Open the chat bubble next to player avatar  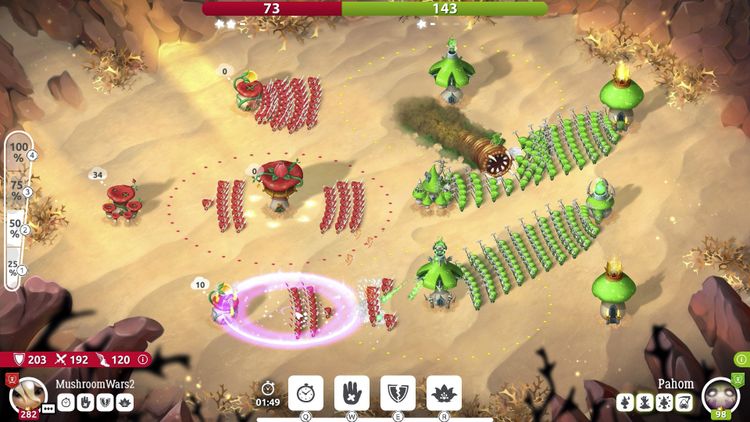tap(50, 409)
